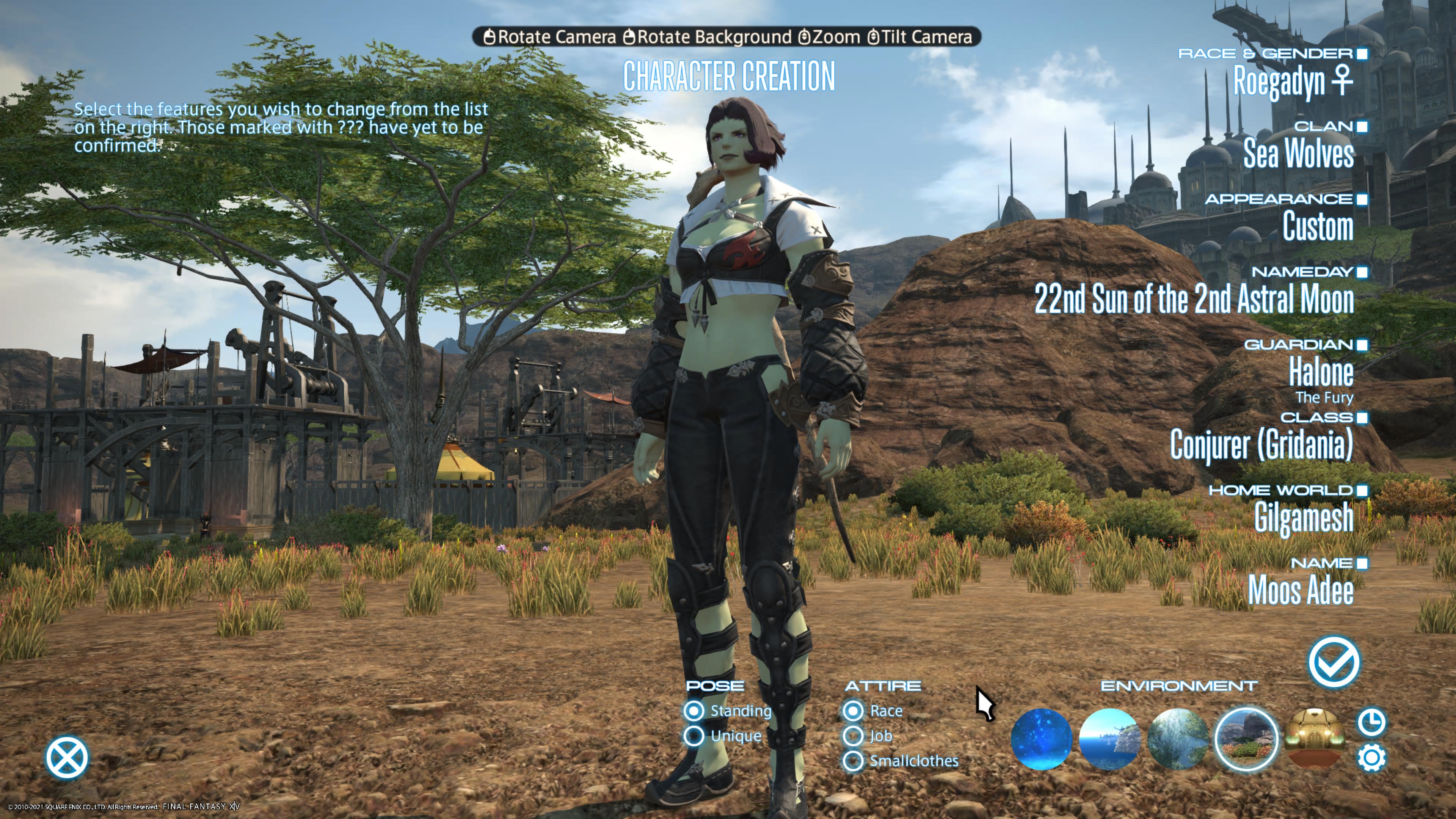Edit the Custom appearance option
This screenshot has height=819, width=1456.
coord(1318,226)
